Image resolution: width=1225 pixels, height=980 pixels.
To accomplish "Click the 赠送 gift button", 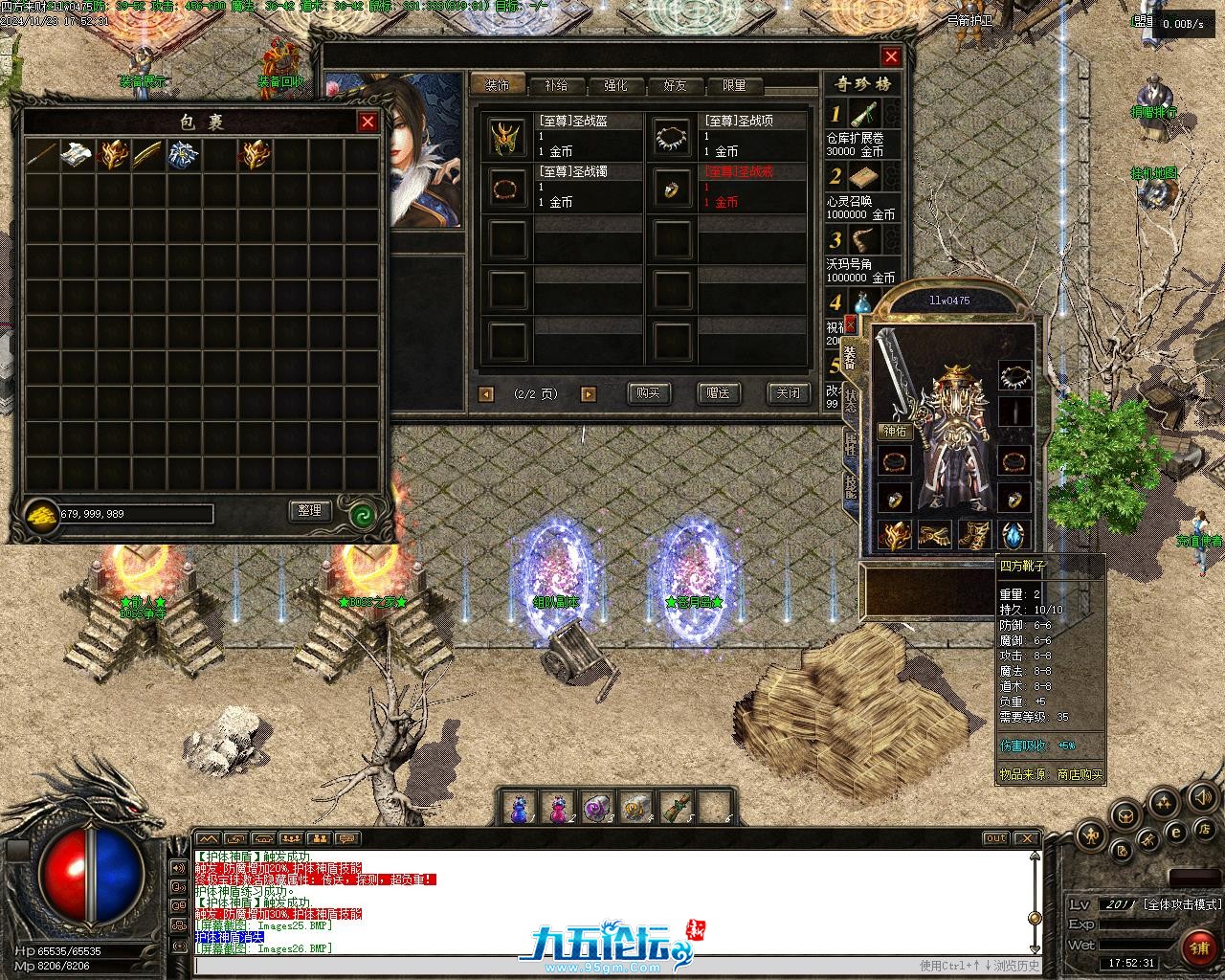I will (x=719, y=392).
